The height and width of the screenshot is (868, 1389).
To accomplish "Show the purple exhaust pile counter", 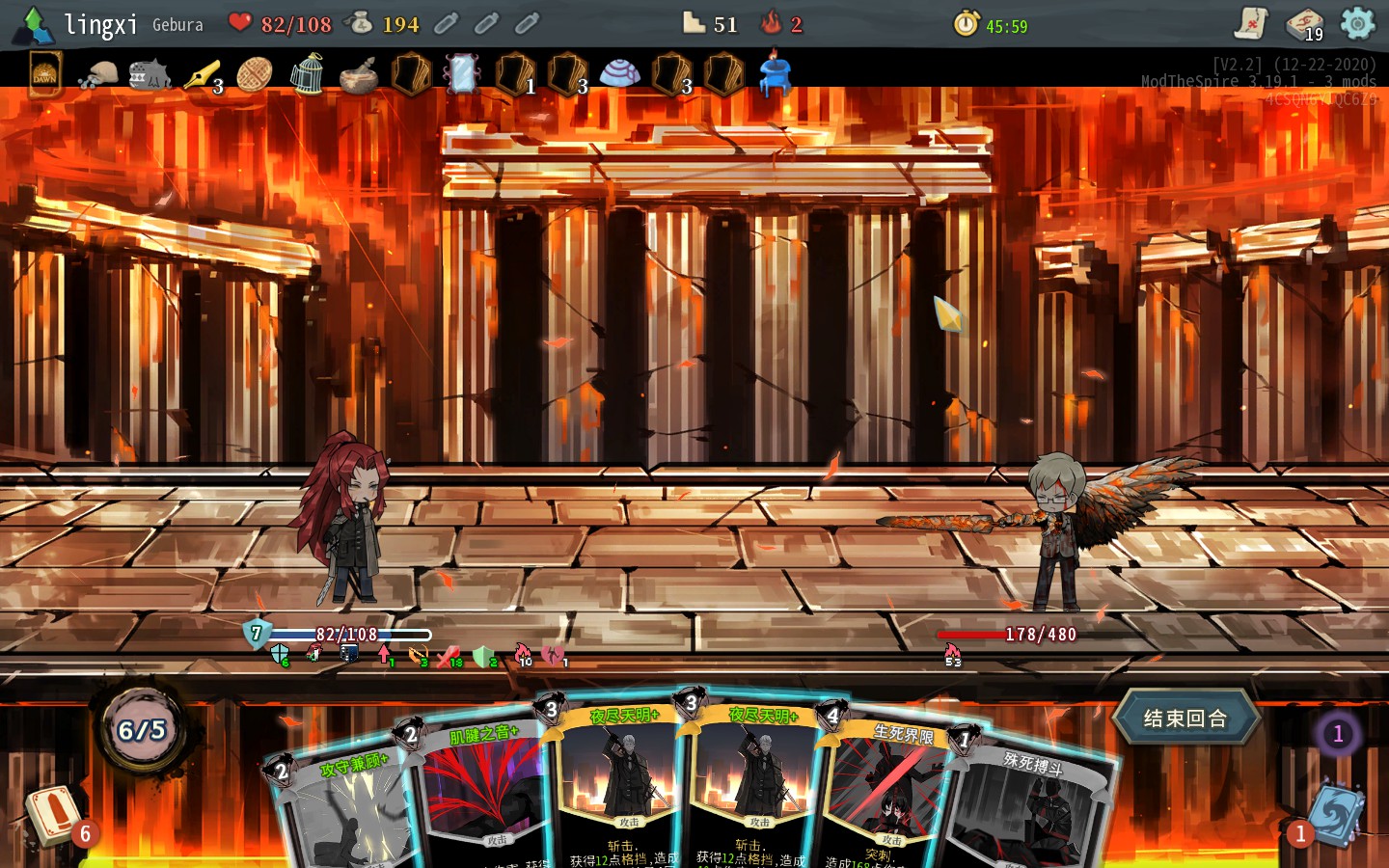I will click(x=1338, y=734).
